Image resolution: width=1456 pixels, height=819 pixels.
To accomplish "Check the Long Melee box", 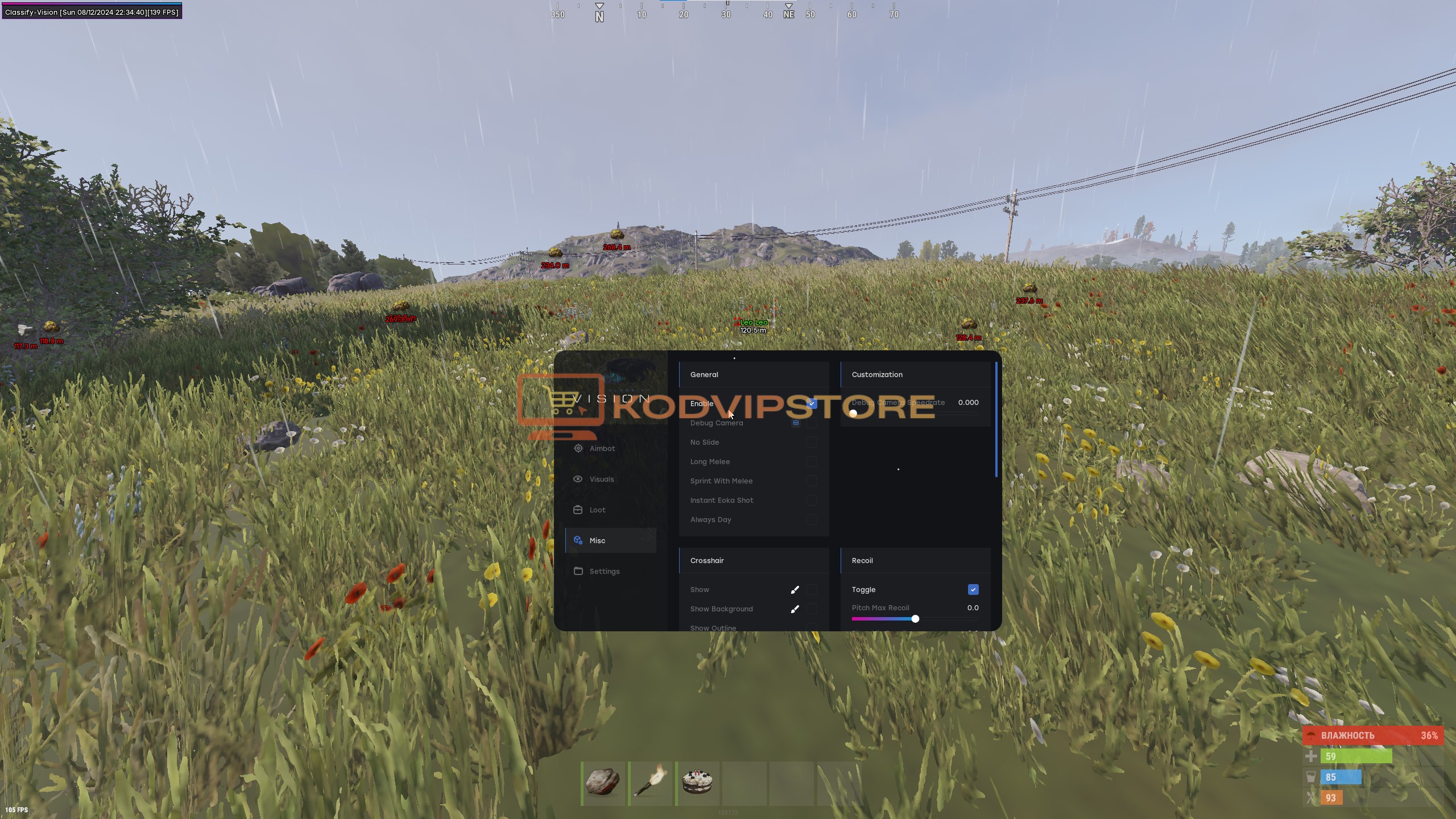I will click(813, 461).
